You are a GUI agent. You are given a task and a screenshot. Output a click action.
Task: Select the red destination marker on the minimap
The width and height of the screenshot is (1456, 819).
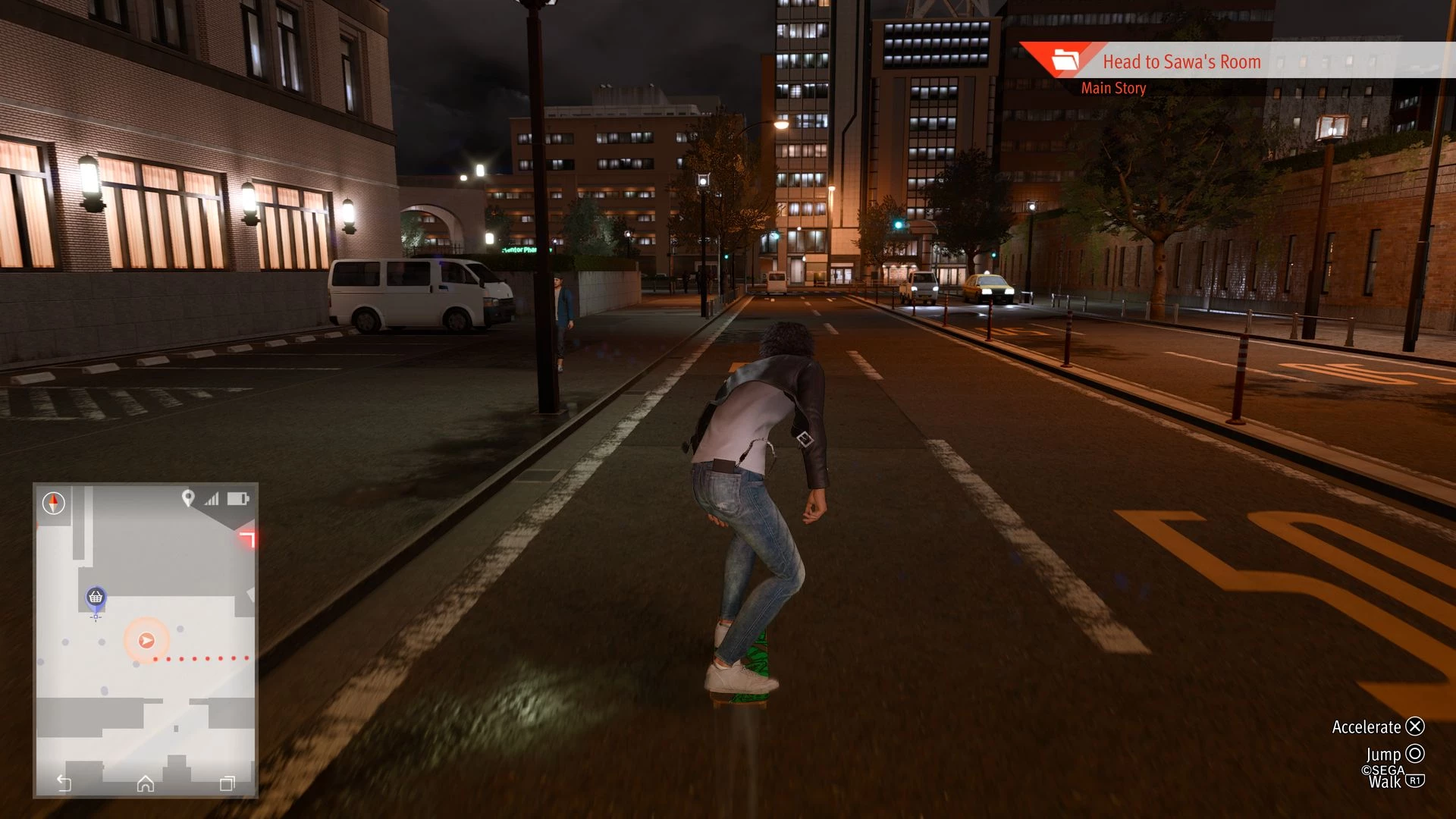247,538
